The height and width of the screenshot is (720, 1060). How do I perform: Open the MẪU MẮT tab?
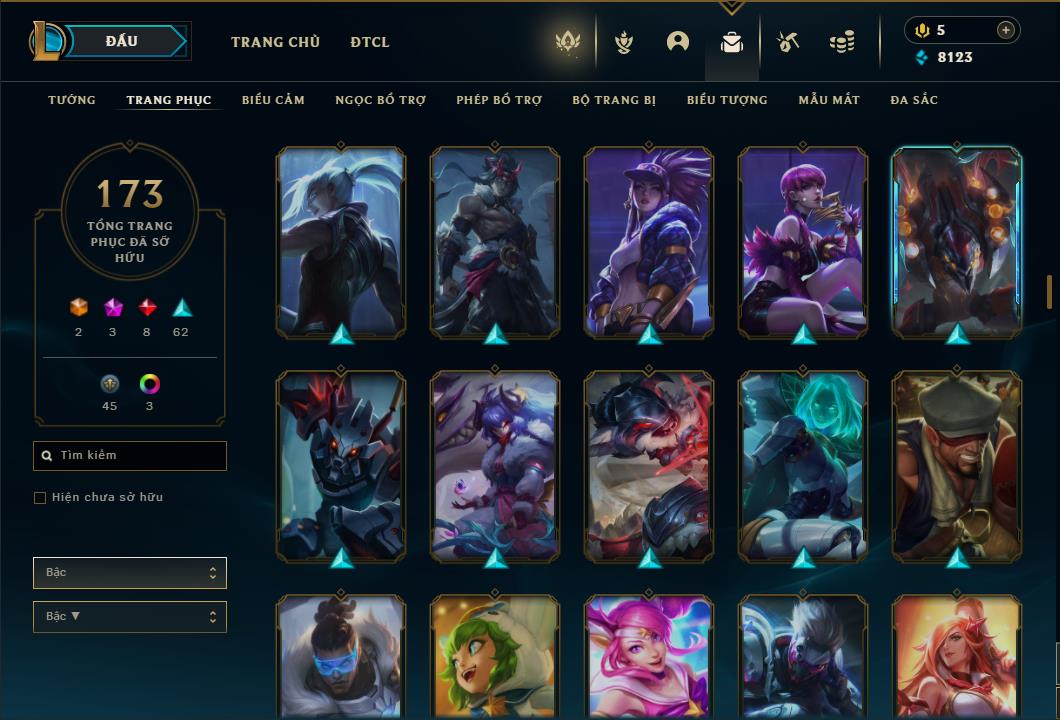tap(829, 100)
